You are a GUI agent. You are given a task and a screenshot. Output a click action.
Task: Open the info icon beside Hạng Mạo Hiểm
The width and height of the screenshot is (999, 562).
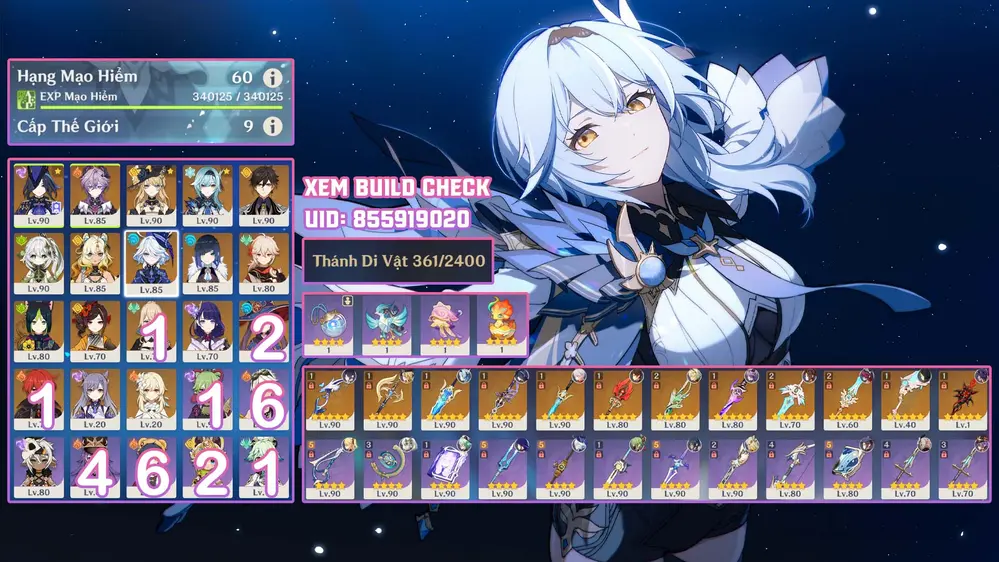click(x=271, y=78)
